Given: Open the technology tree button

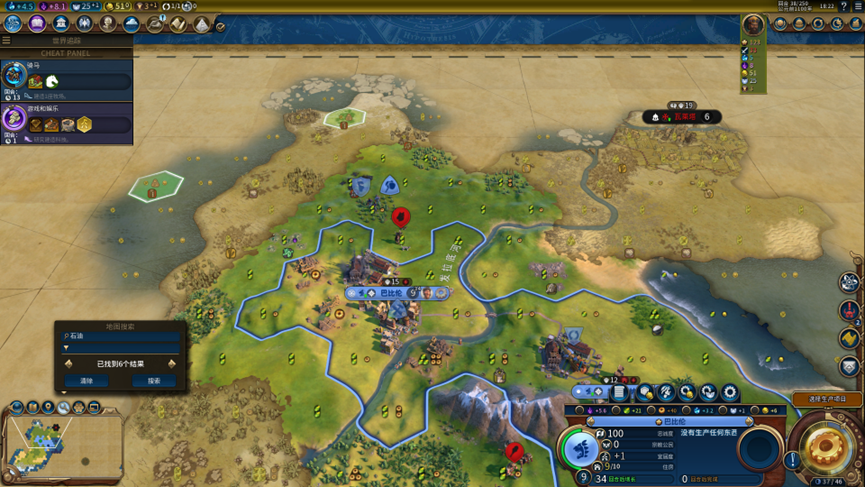Looking at the screenshot, I should tap(14, 23).
